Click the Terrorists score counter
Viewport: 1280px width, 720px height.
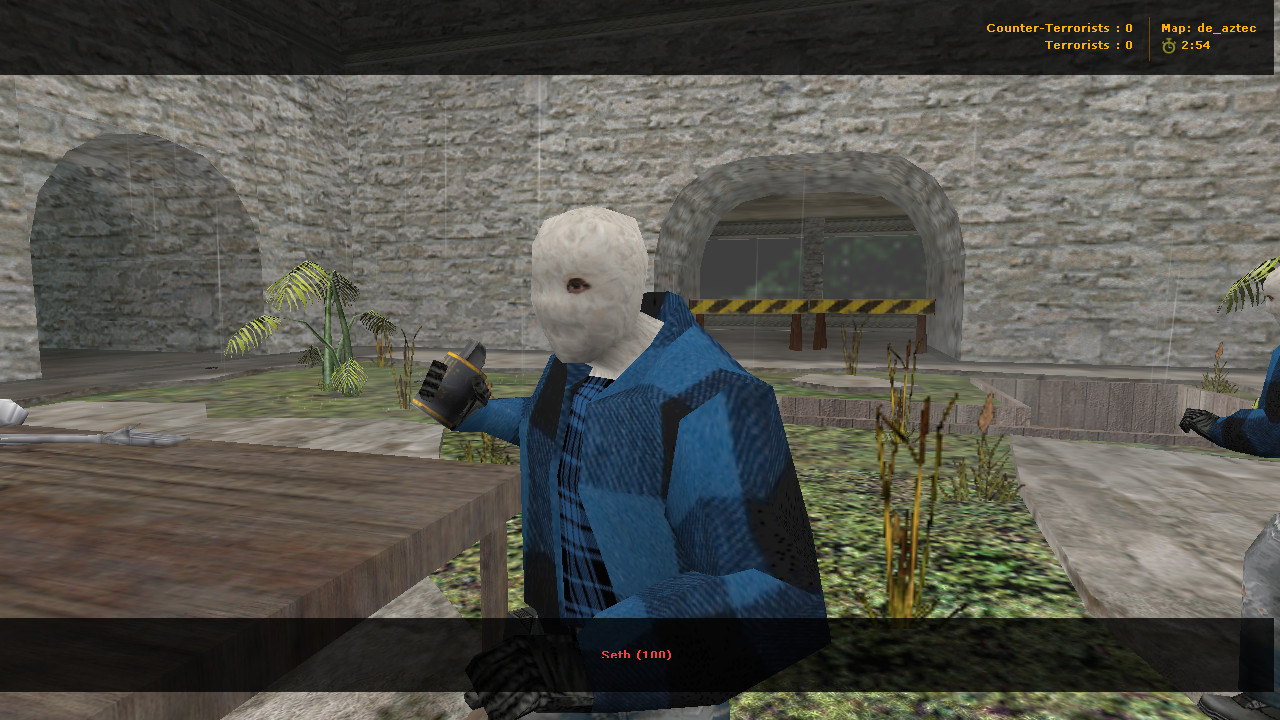click(1127, 44)
